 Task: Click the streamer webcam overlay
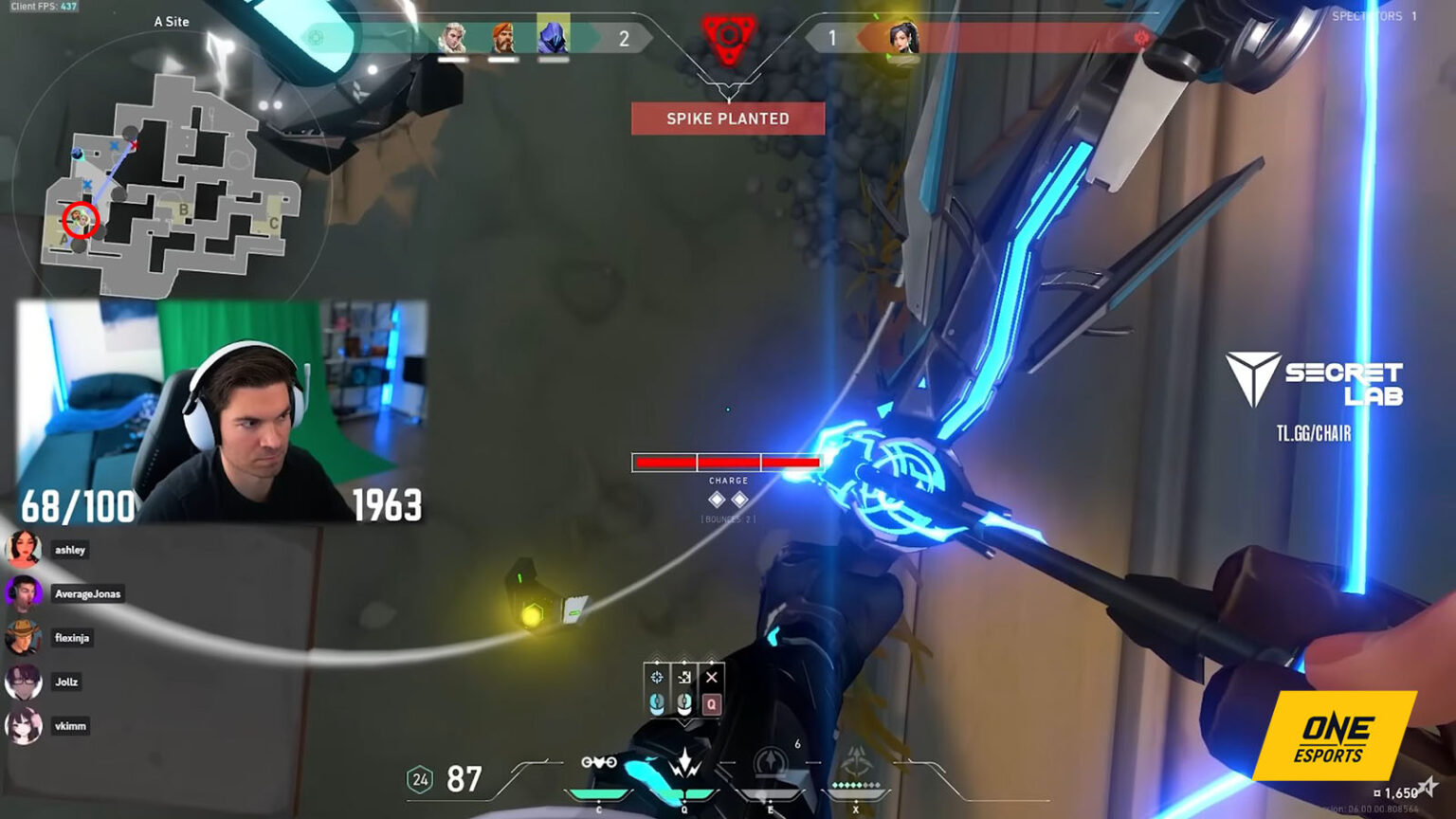(x=222, y=410)
